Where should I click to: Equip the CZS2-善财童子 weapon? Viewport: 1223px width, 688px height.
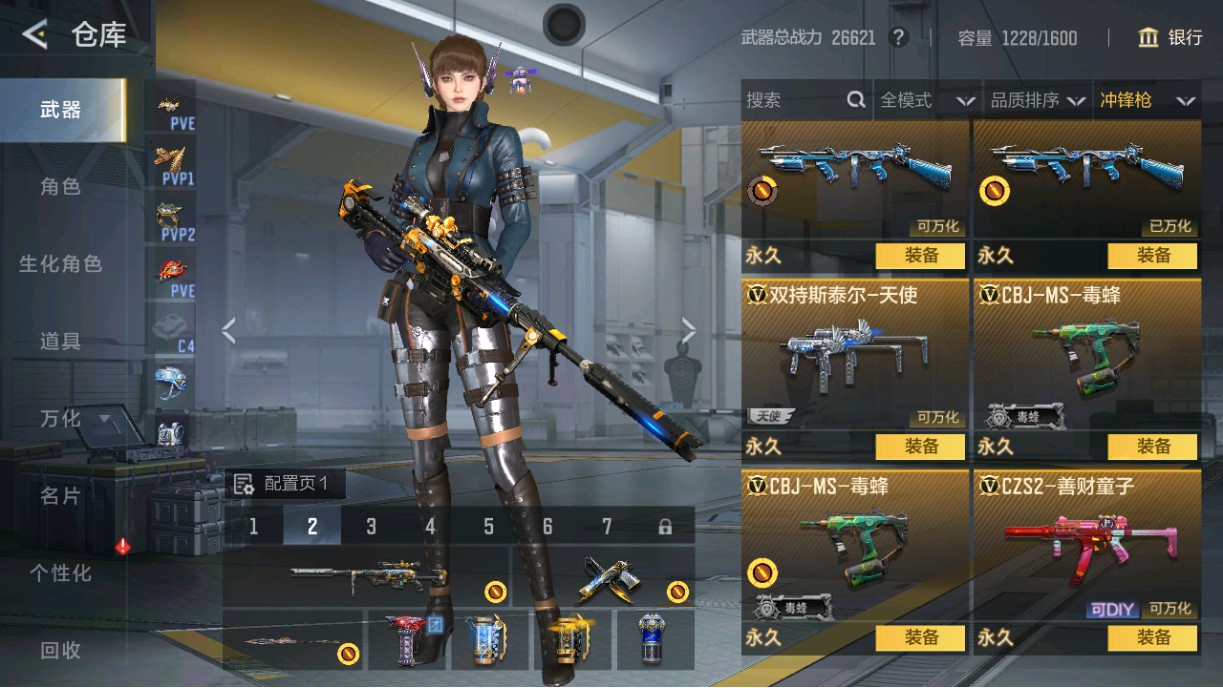pos(1152,638)
